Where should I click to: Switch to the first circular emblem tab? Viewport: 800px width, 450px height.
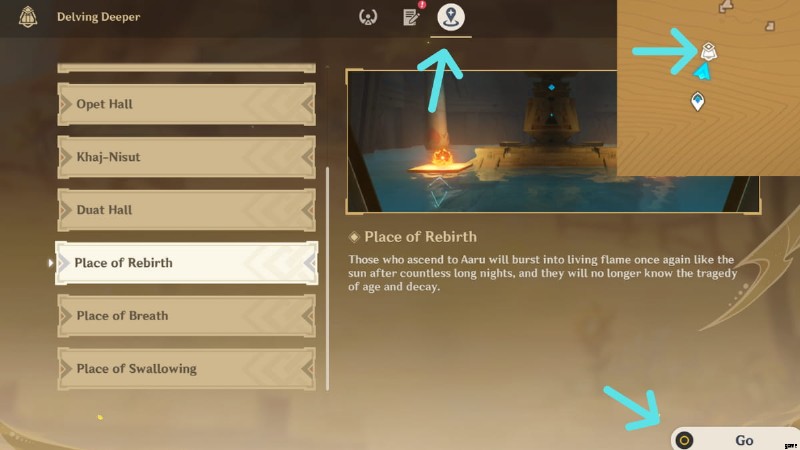368,17
